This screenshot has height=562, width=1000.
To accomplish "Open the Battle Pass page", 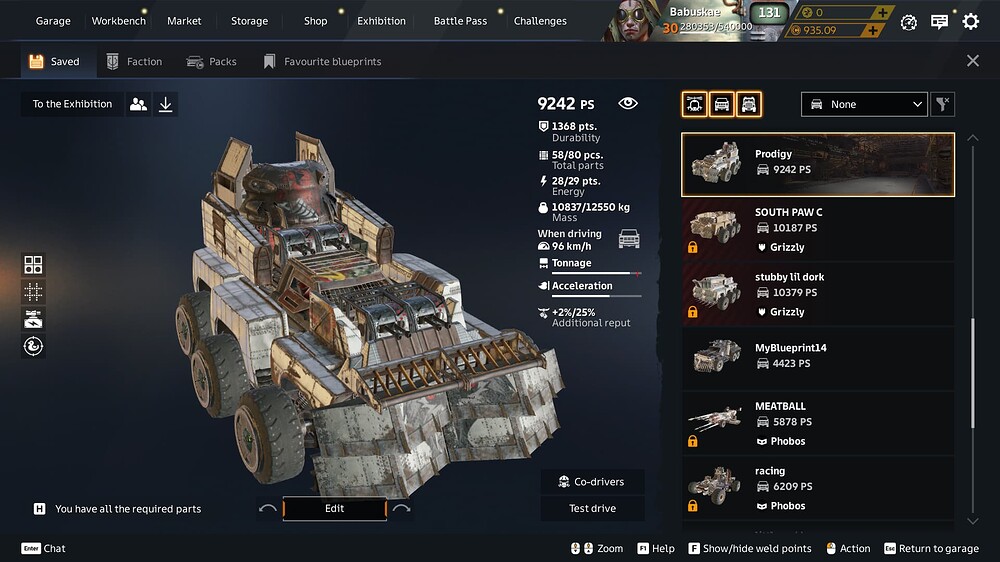I will [x=459, y=21].
